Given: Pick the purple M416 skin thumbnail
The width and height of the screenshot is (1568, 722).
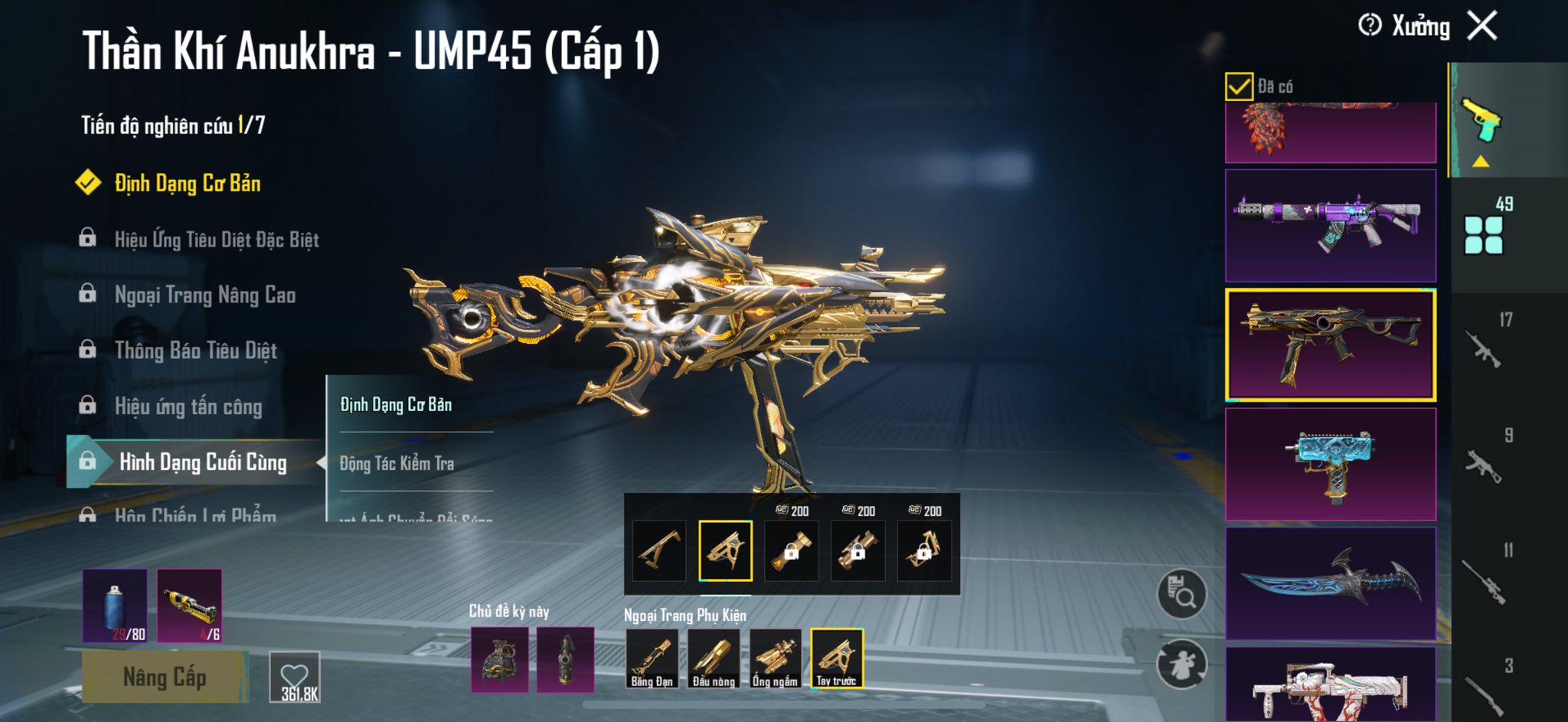Looking at the screenshot, I should coord(1331,225).
